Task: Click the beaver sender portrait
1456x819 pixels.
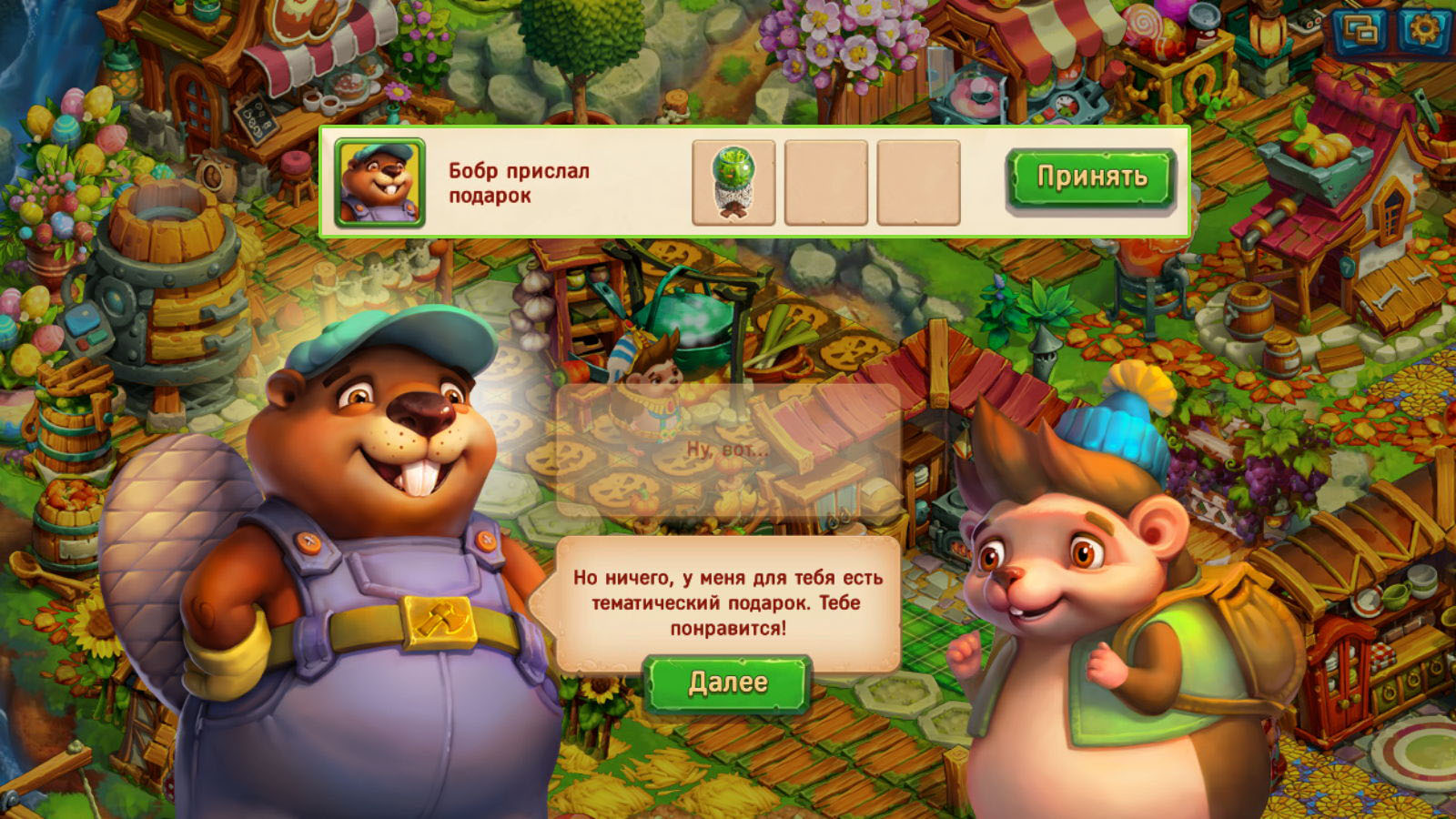Action: pos(379,182)
